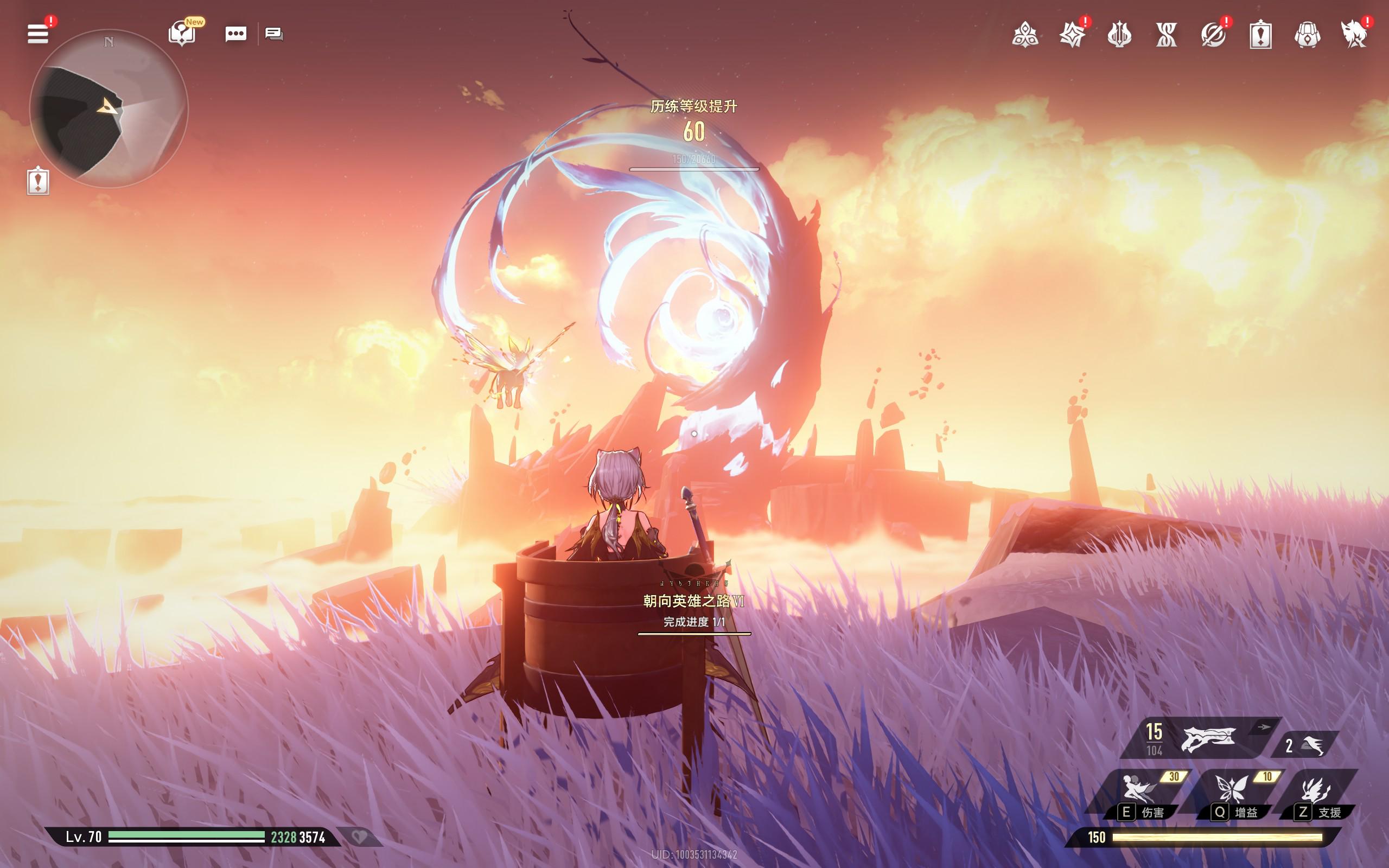The height and width of the screenshot is (868, 1389).
Task: Open the quest card icon beside the backpack
Action: [1260, 35]
